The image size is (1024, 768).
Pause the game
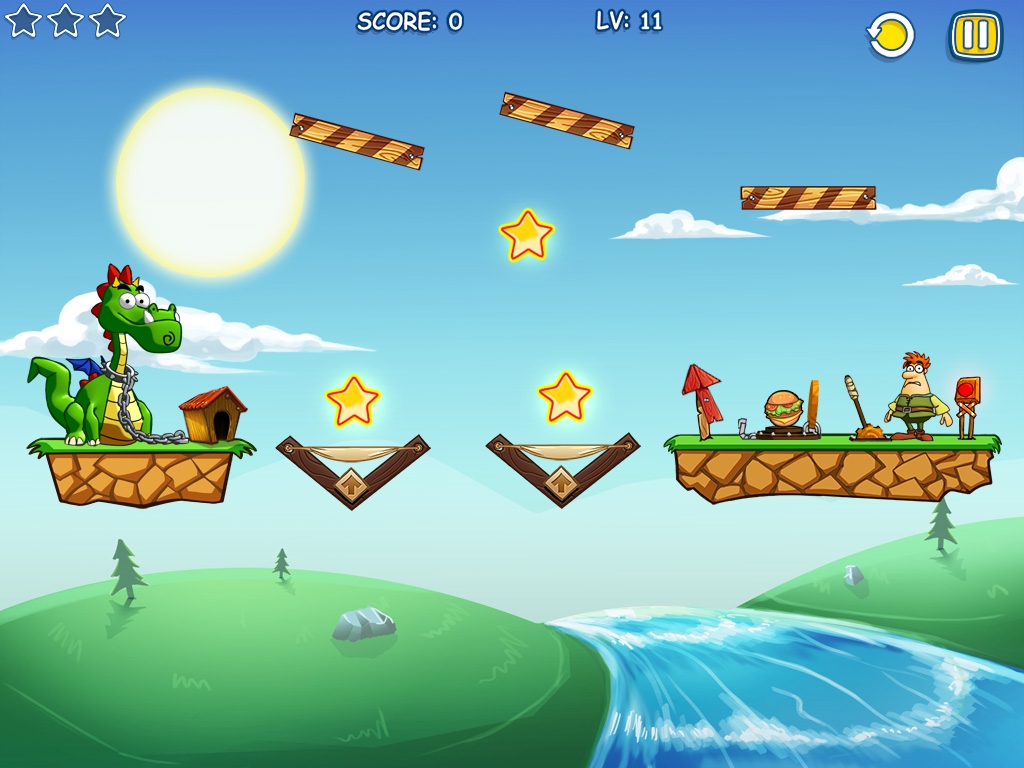tap(975, 36)
